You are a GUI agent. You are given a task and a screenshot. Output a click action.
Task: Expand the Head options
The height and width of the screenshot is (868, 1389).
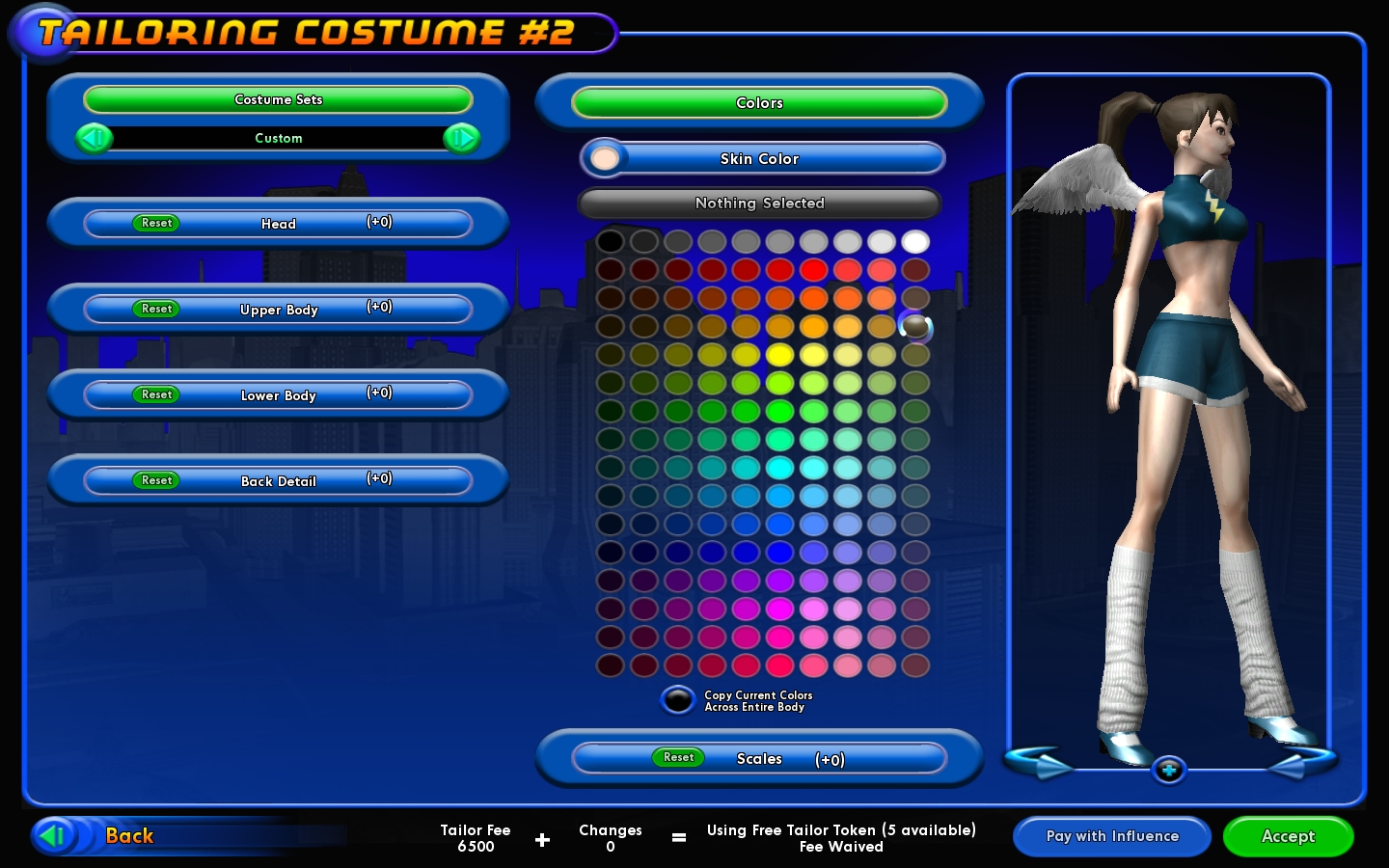coord(279,224)
